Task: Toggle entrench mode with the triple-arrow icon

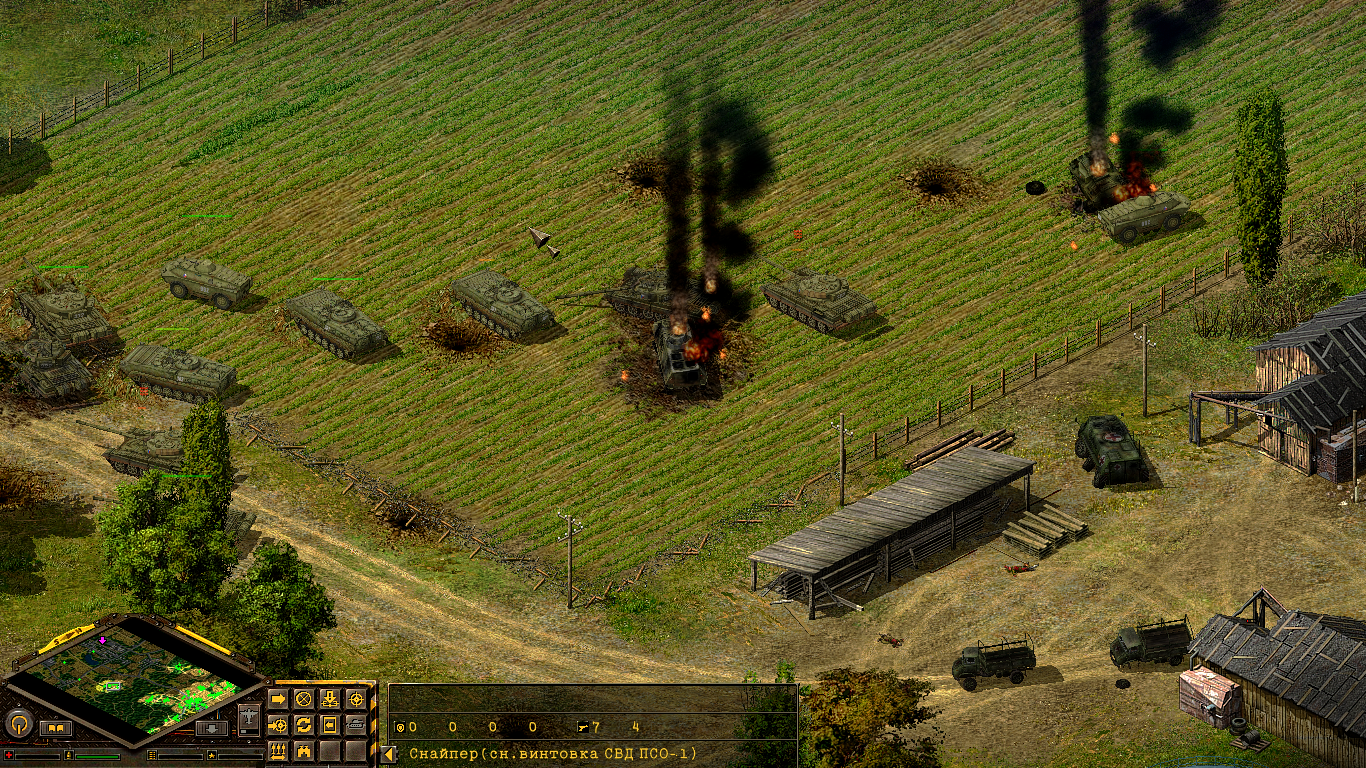Action: (277, 752)
